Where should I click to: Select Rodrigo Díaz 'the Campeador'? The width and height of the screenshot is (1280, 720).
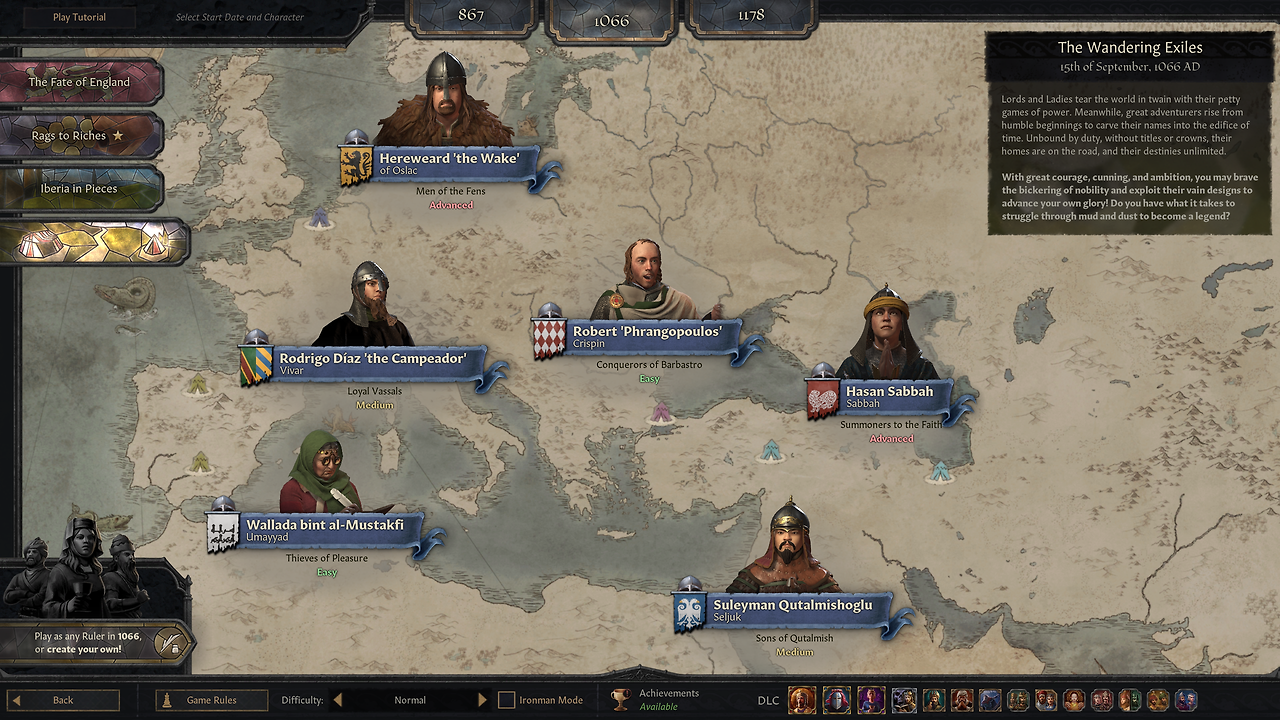[x=371, y=363]
